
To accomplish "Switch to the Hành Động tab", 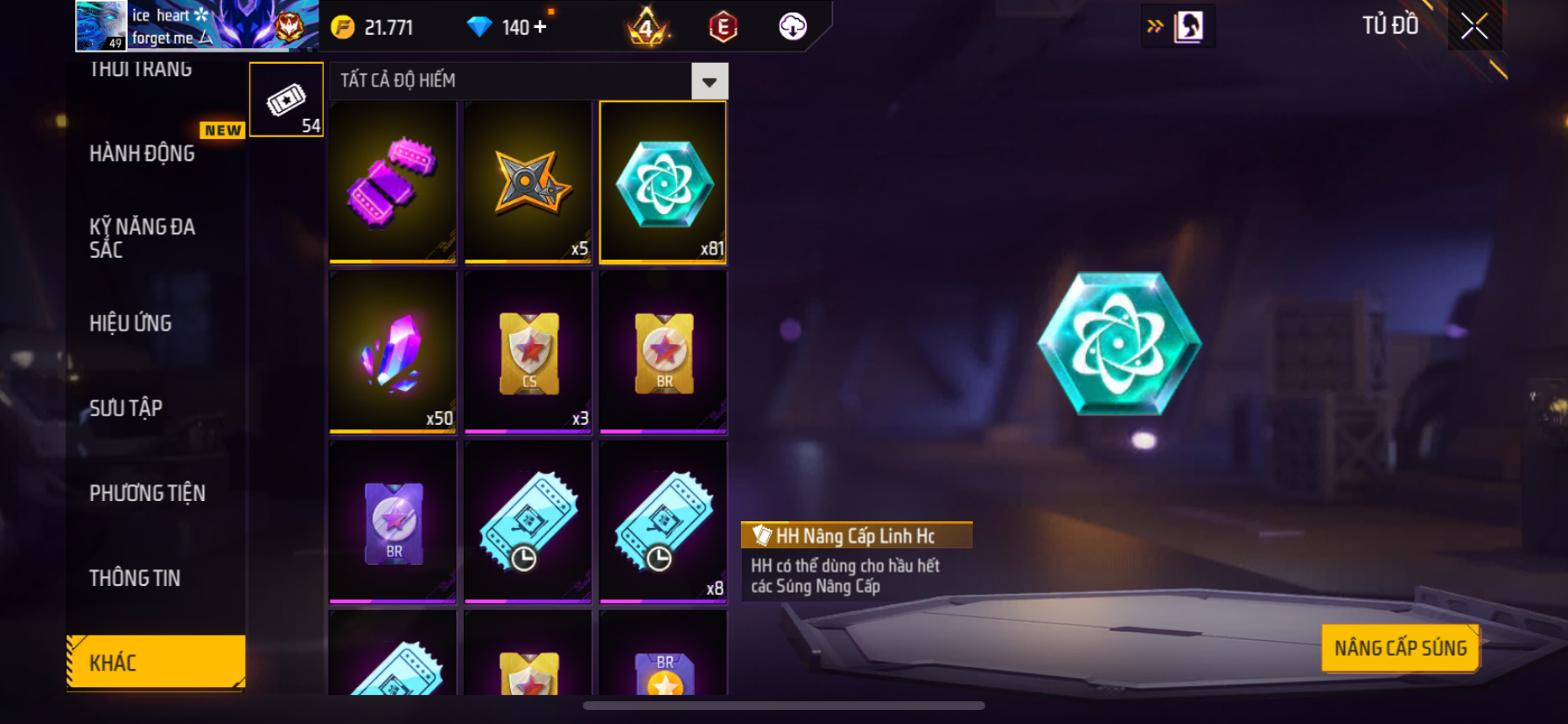I will 143,154.
